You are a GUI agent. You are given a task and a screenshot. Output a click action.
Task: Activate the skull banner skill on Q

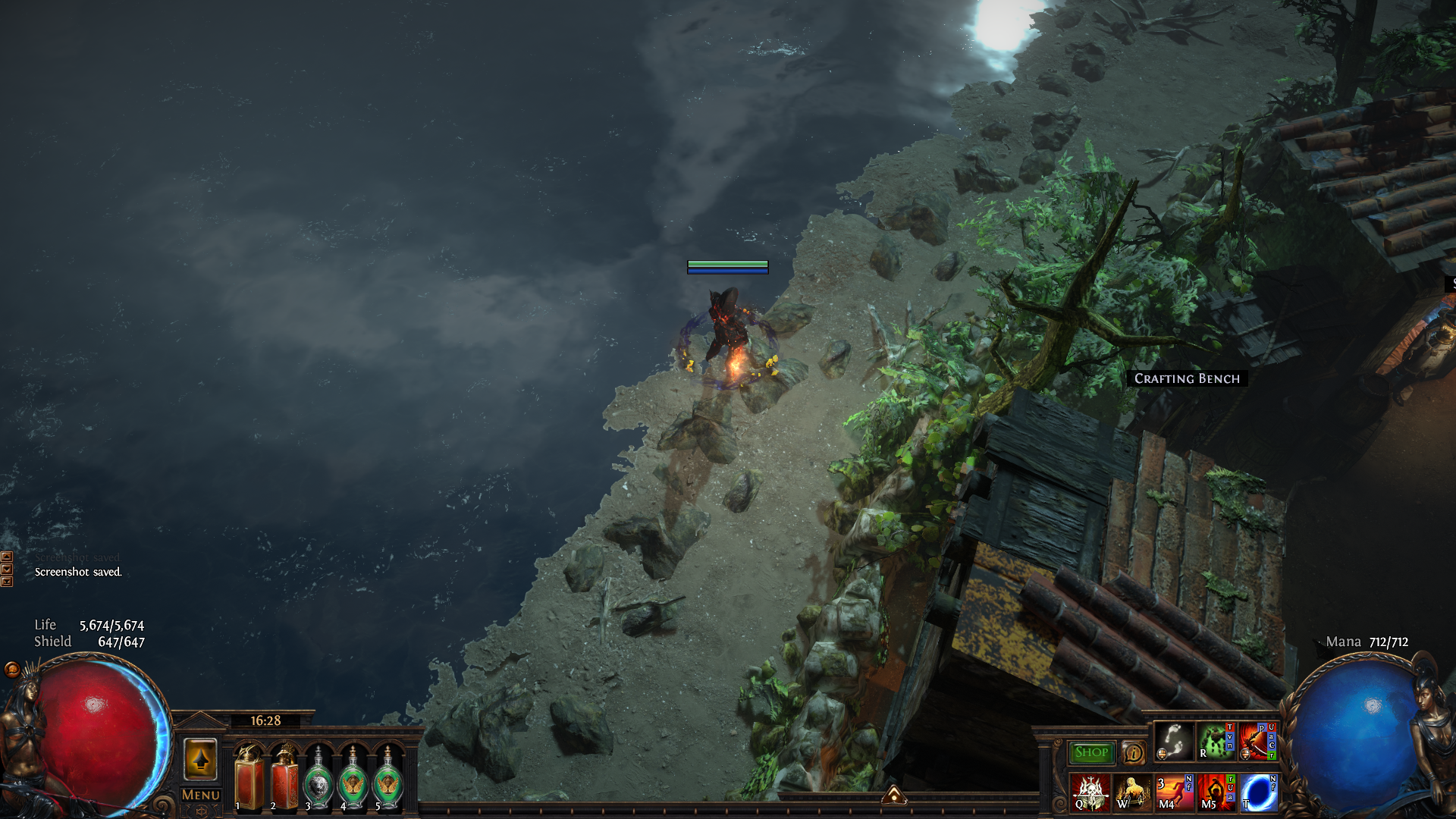click(1090, 792)
